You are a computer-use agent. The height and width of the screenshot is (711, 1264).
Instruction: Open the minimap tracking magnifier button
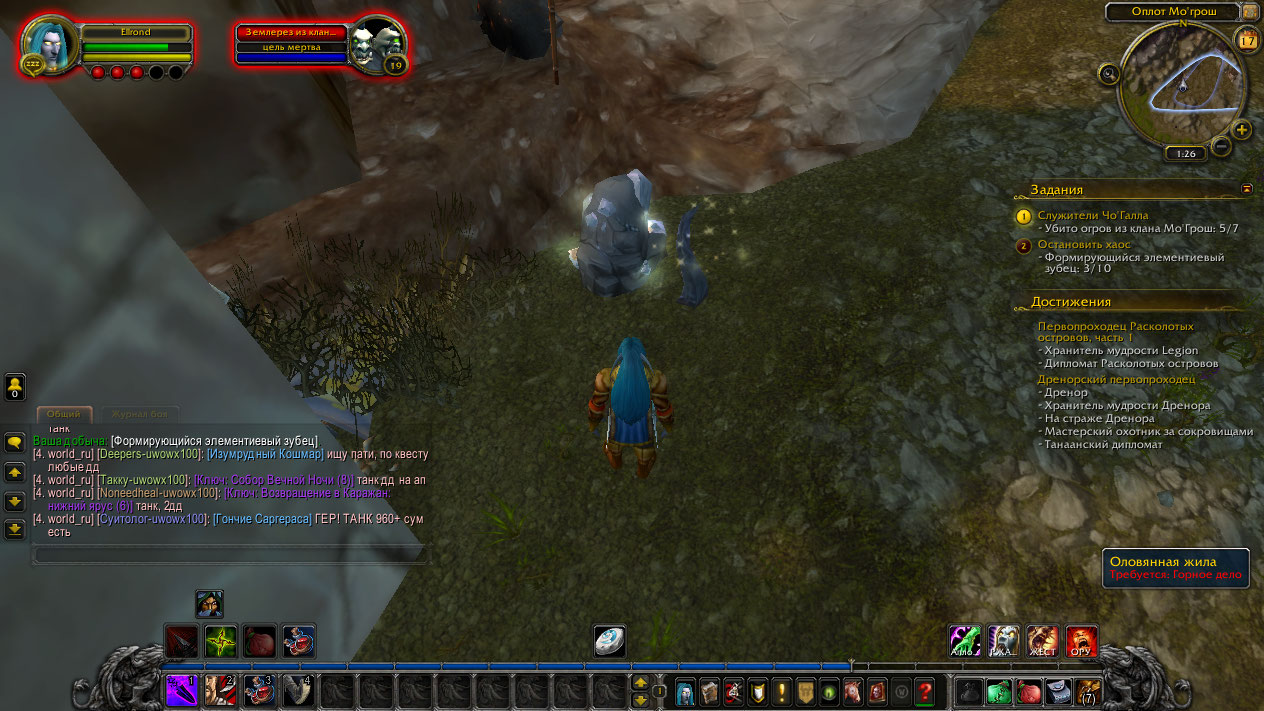click(1108, 73)
